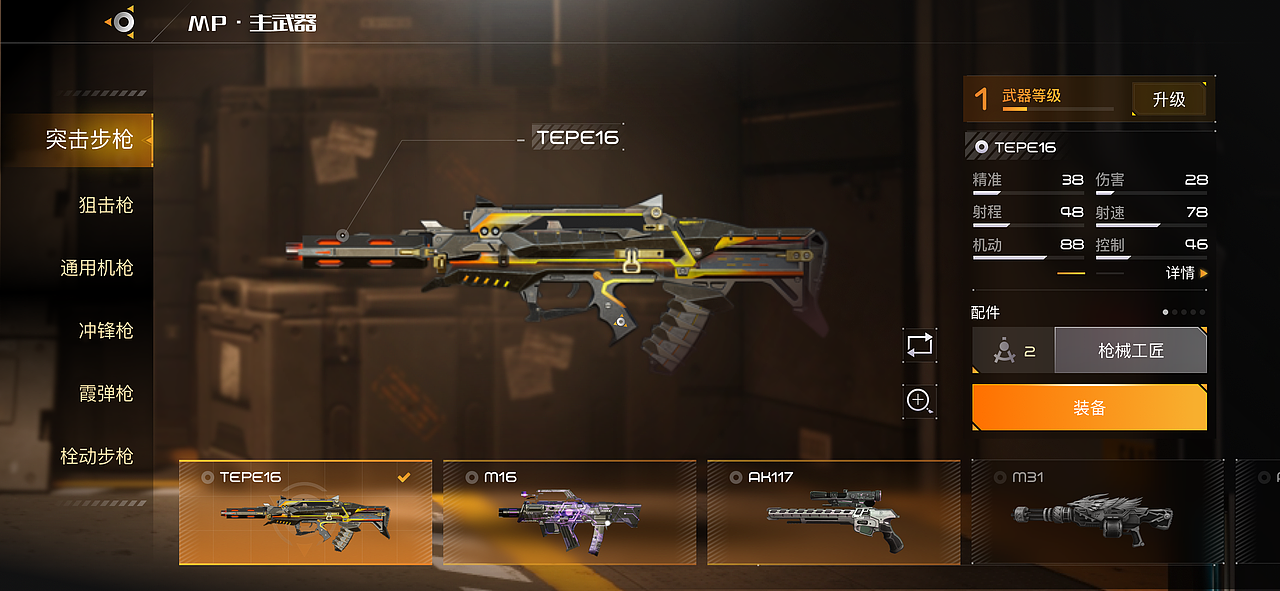This screenshot has width=1280, height=591.
Task: Switch to the 突击步枪 category
Action: (89, 139)
